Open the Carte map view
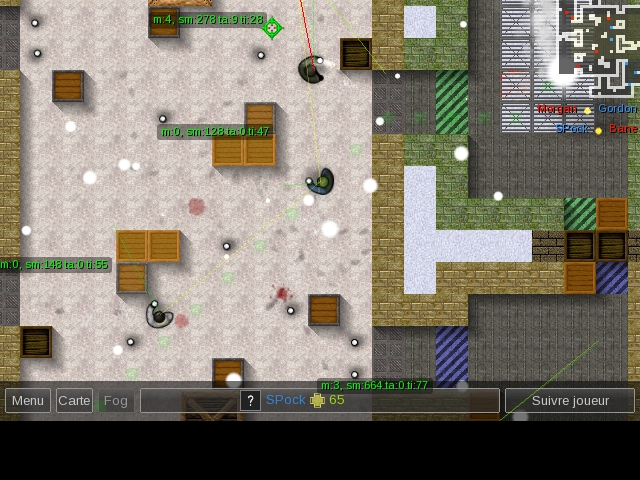The height and width of the screenshot is (480, 640). coord(74,401)
